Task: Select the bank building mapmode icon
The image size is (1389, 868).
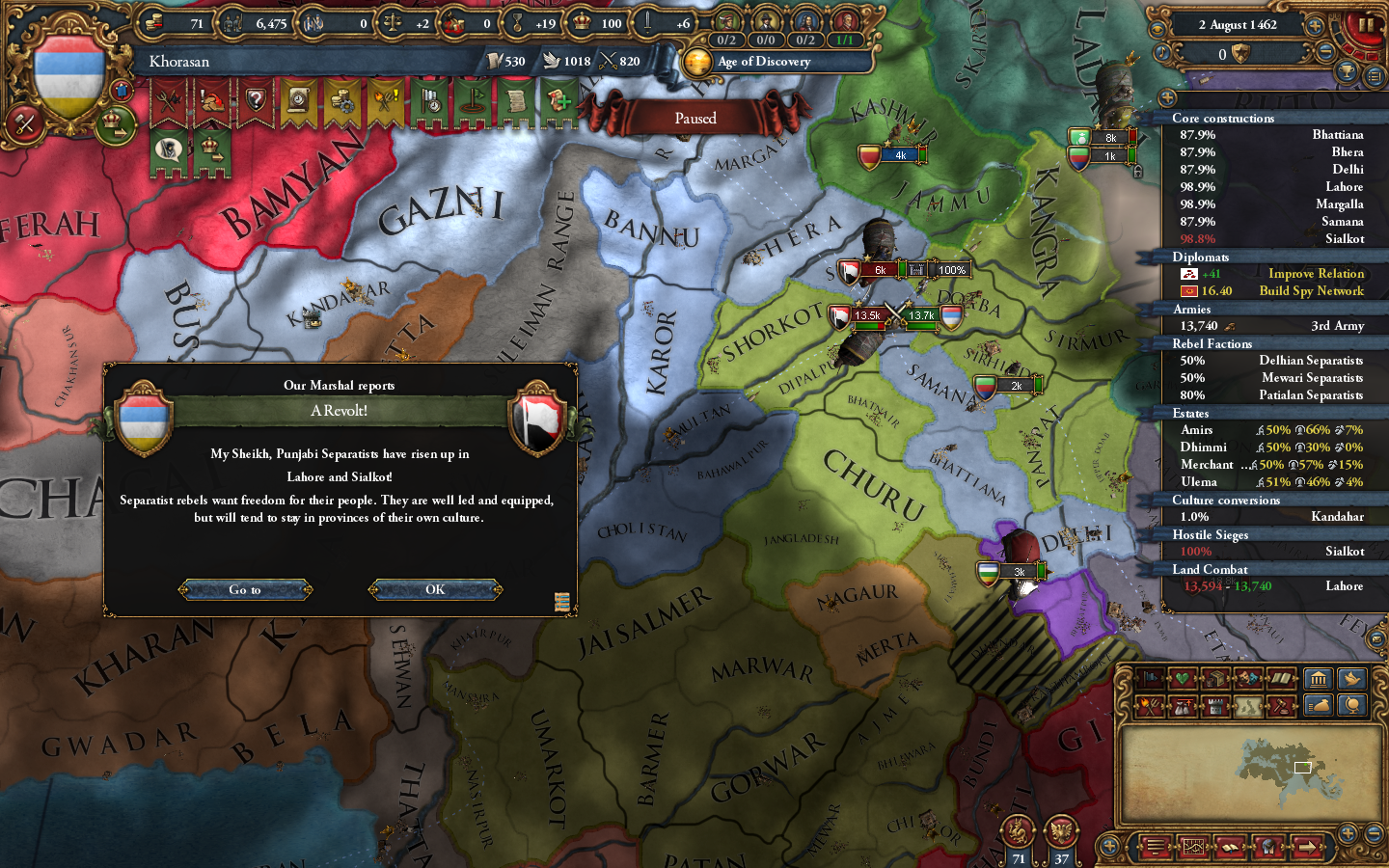Action: (x=1319, y=678)
